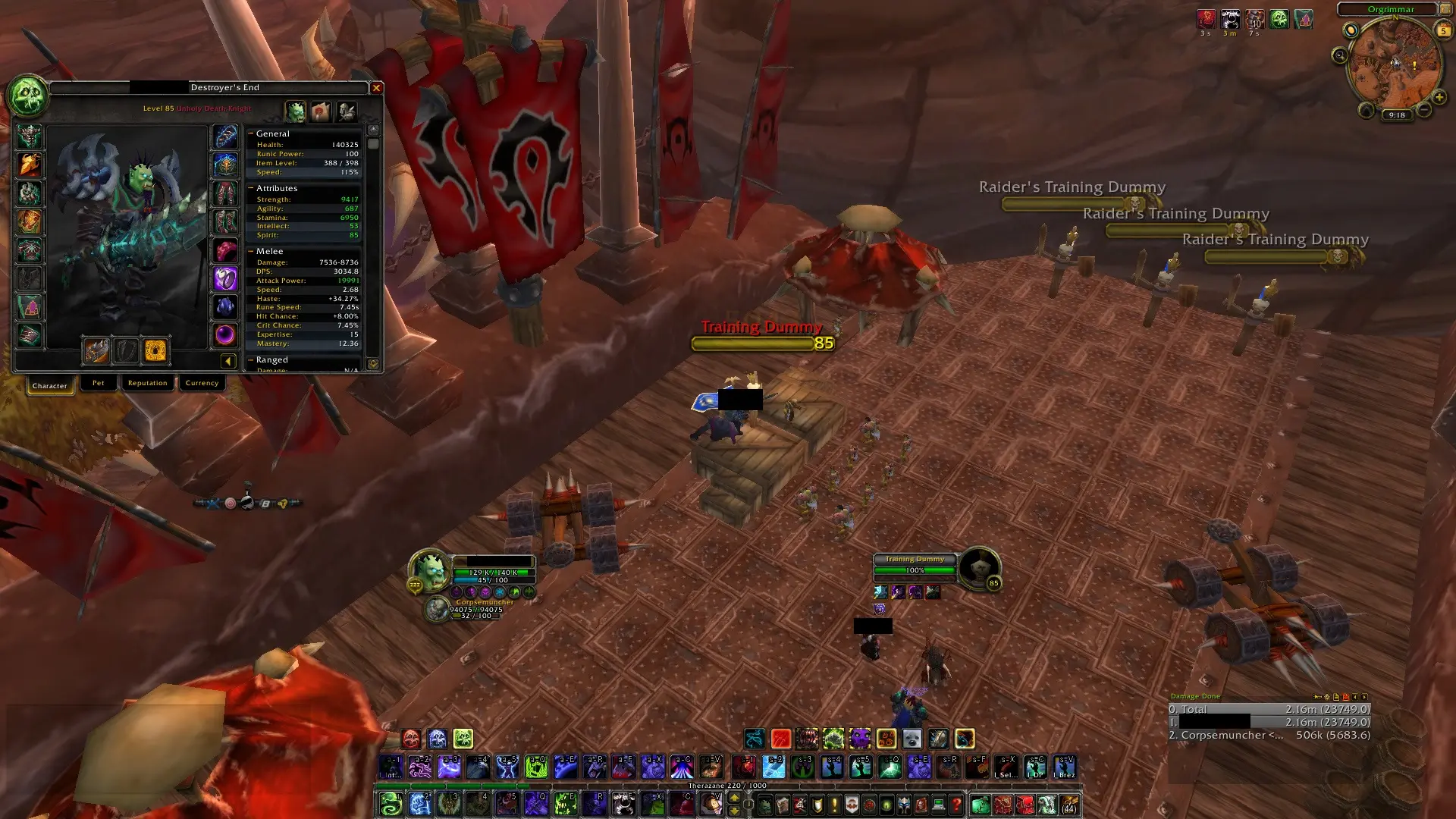This screenshot has width=1456, height=819.
Task: Zoom in the minimap
Action: click(x=1439, y=97)
